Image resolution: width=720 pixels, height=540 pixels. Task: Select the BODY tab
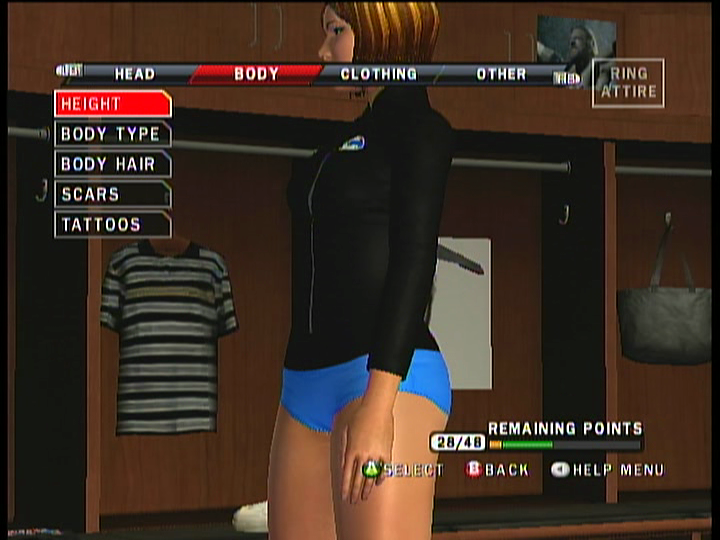click(256, 74)
